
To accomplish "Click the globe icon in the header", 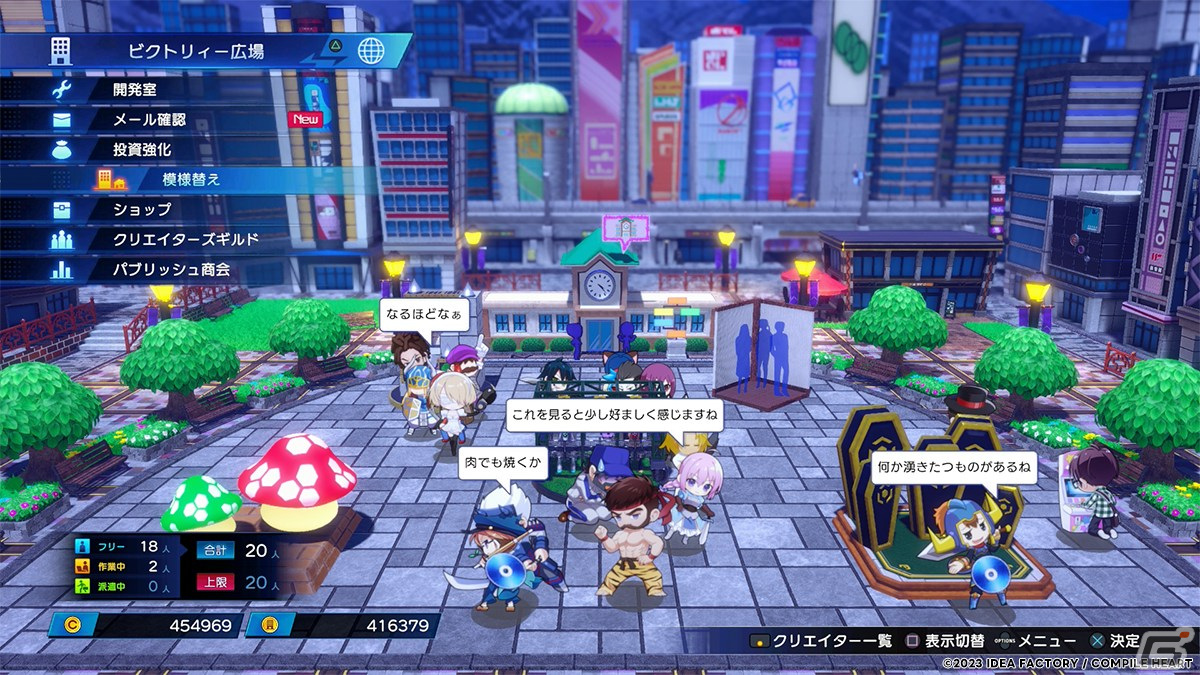I will point(371,50).
